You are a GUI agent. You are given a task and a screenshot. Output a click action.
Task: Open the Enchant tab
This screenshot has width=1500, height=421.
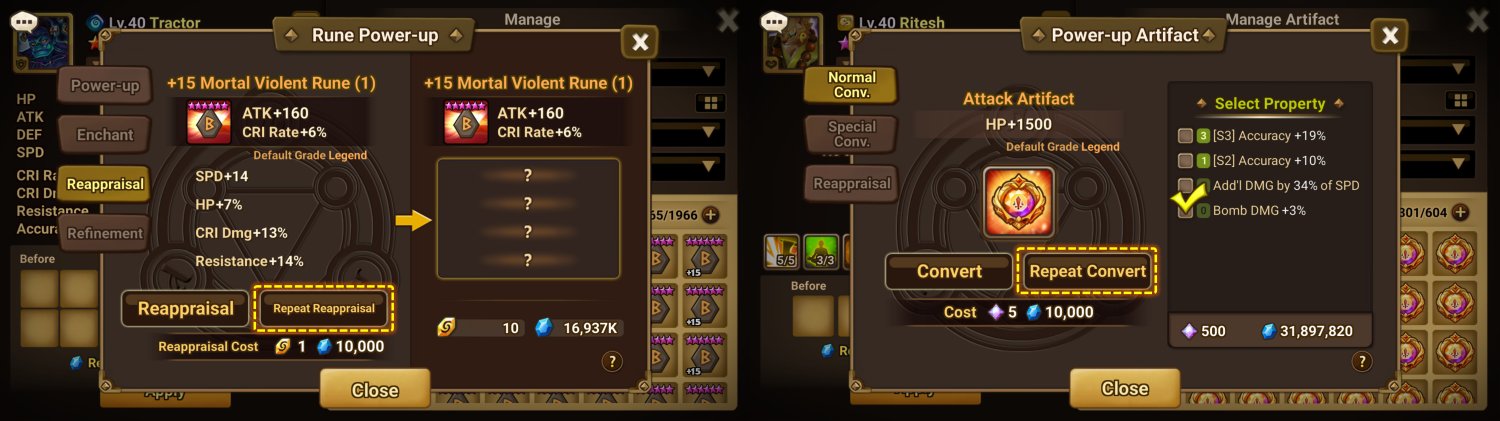[105, 135]
